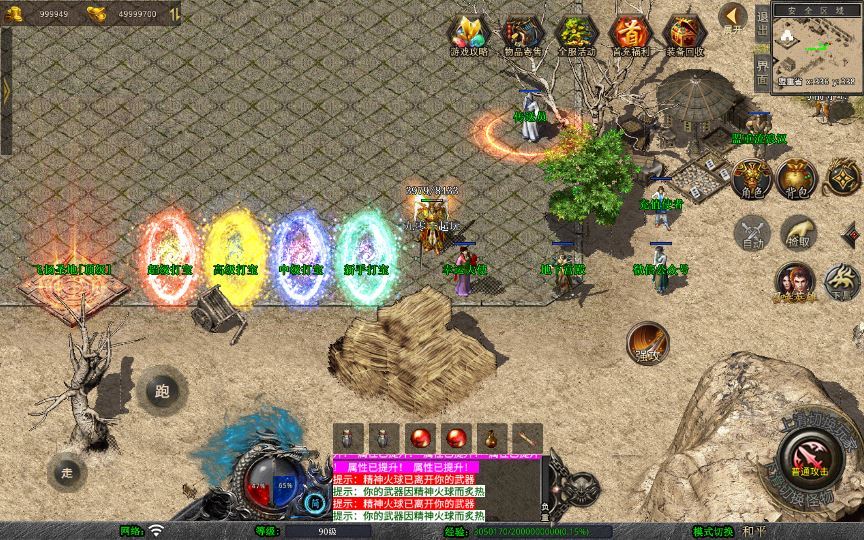This screenshot has height=540, width=864.
Task: Toggle the 自动 auto-combat button
Action: tap(752, 233)
